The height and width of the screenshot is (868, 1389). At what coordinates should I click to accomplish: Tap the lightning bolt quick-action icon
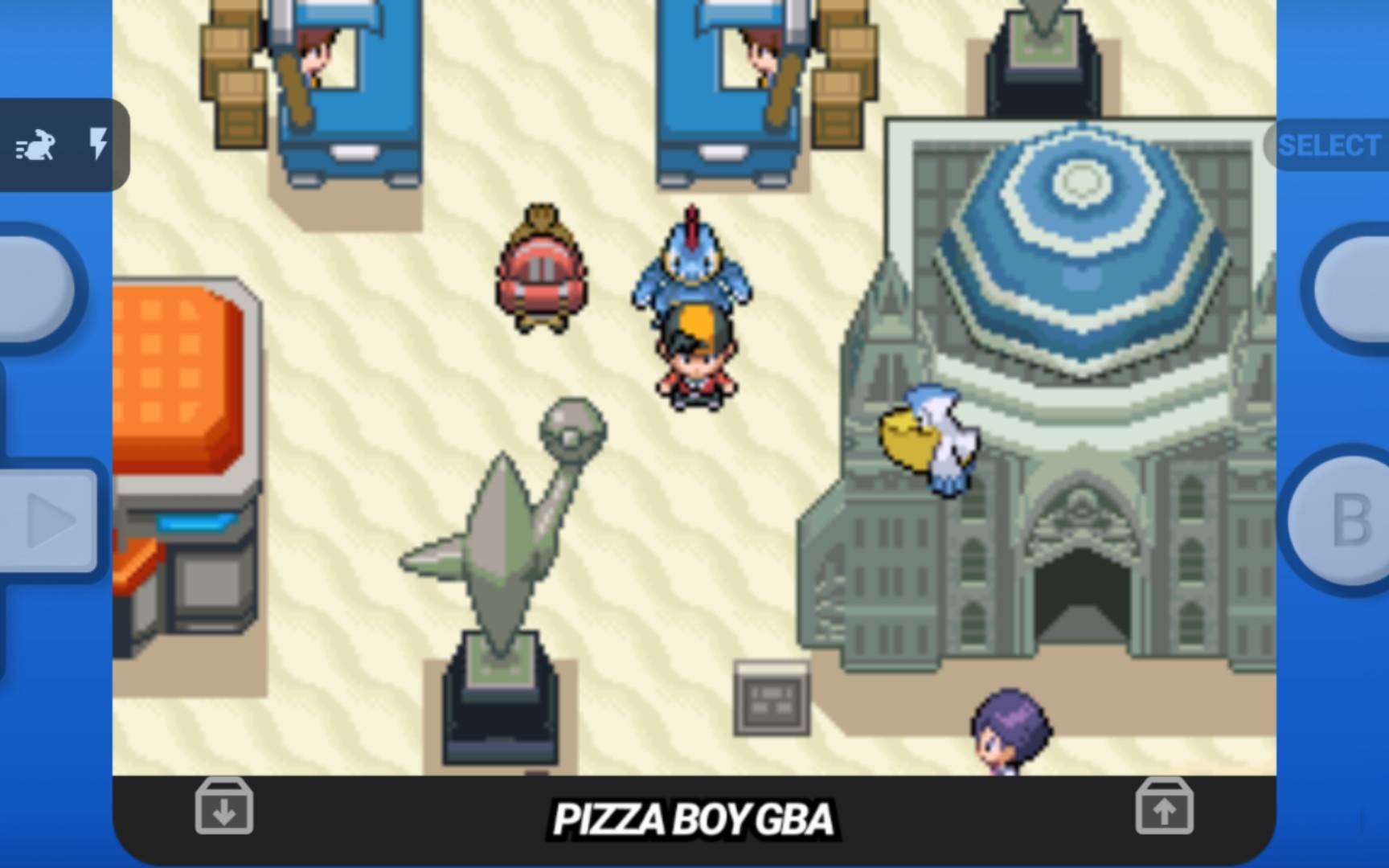coord(98,145)
